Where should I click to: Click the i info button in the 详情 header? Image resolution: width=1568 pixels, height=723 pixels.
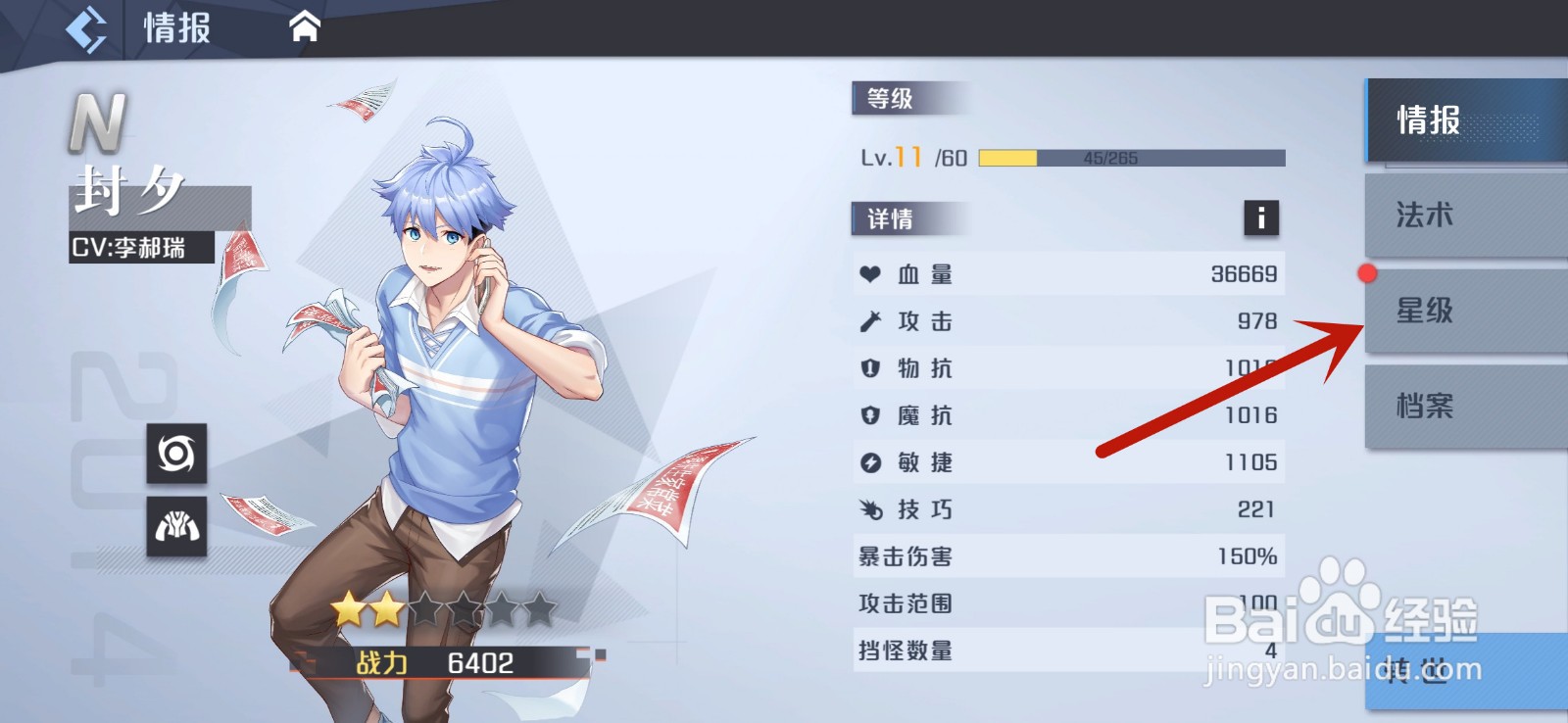pyautogui.click(x=1260, y=219)
